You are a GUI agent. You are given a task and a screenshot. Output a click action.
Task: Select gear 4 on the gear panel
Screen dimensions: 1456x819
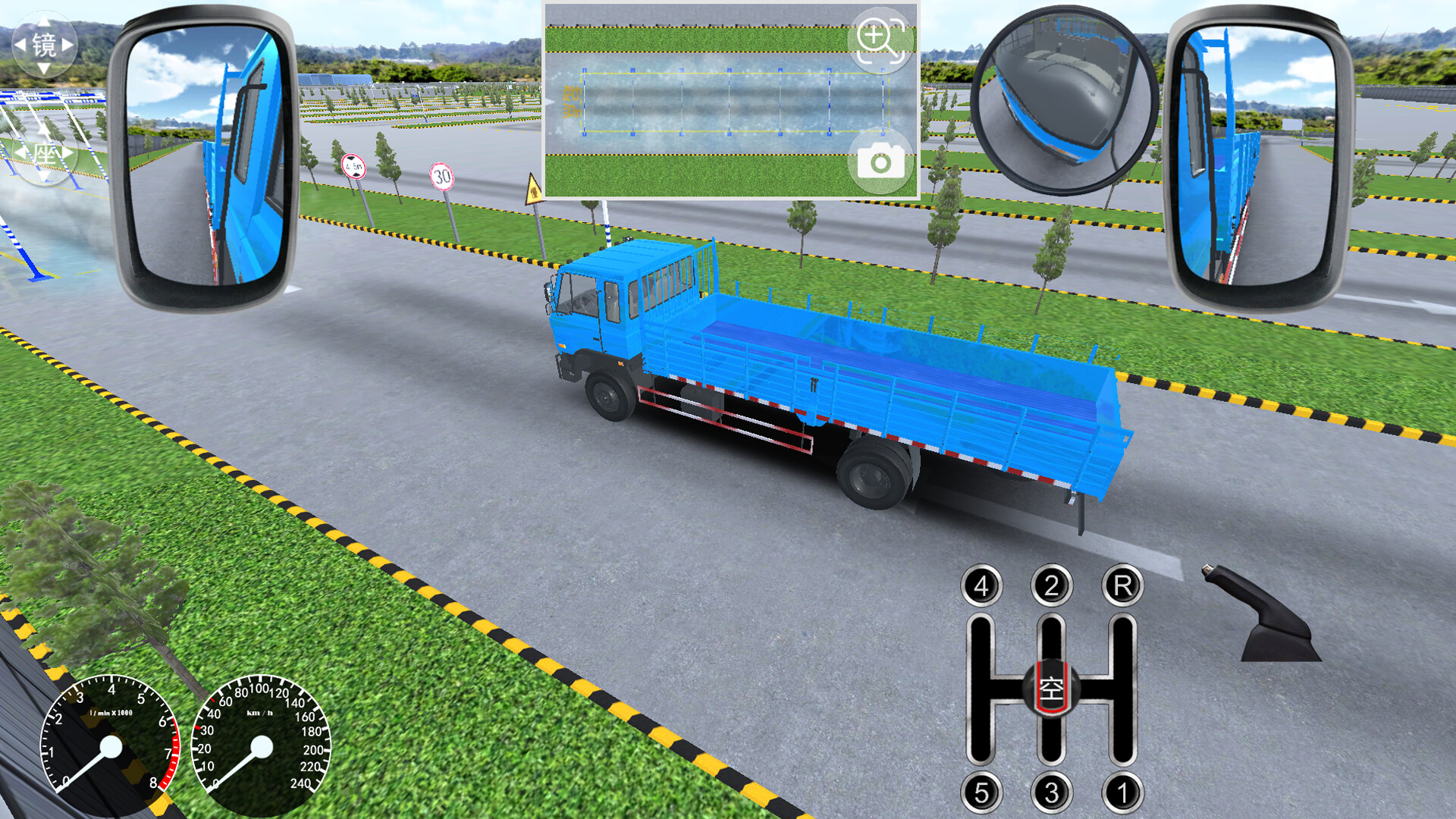tap(982, 585)
